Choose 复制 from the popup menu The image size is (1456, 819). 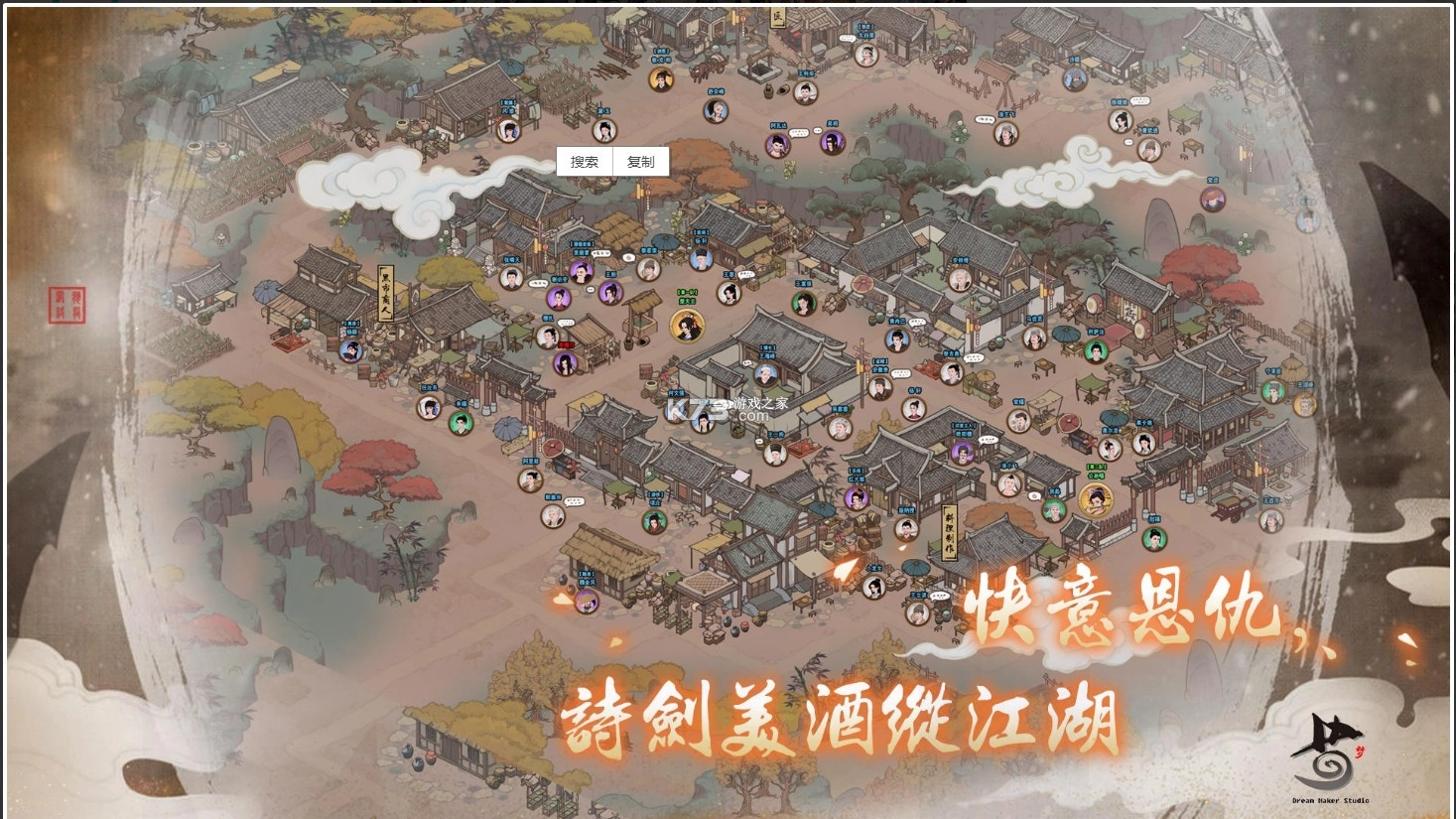[x=639, y=160]
